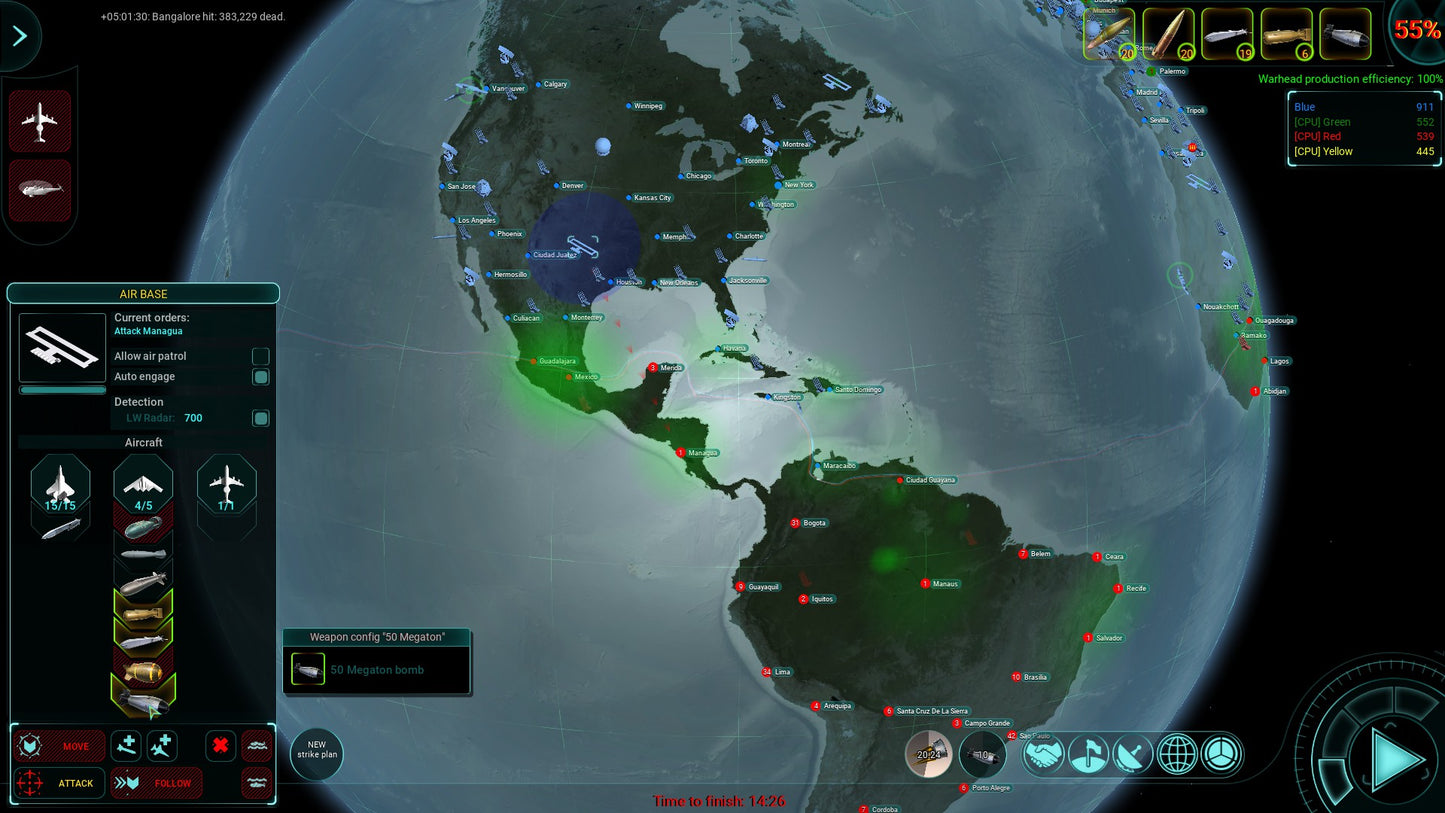Select the radar dish overlay icon
Image resolution: width=1445 pixels, height=813 pixels.
1131,755
